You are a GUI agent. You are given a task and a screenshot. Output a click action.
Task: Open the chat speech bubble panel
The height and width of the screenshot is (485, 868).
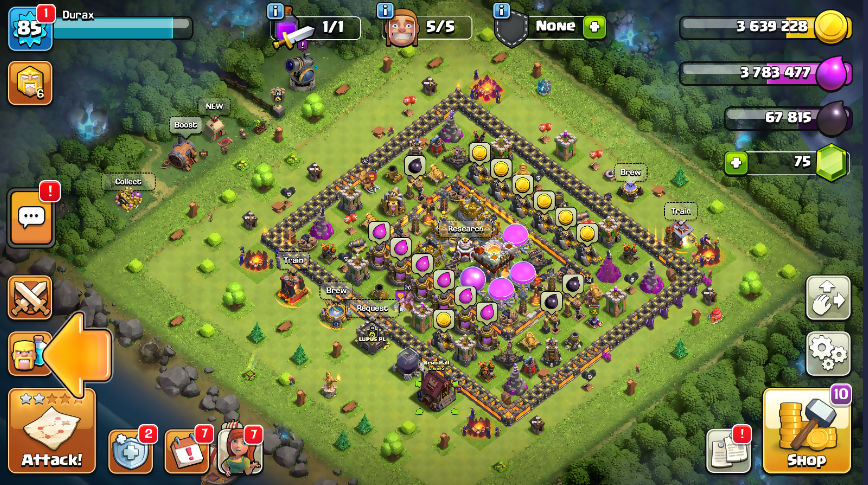tap(30, 217)
